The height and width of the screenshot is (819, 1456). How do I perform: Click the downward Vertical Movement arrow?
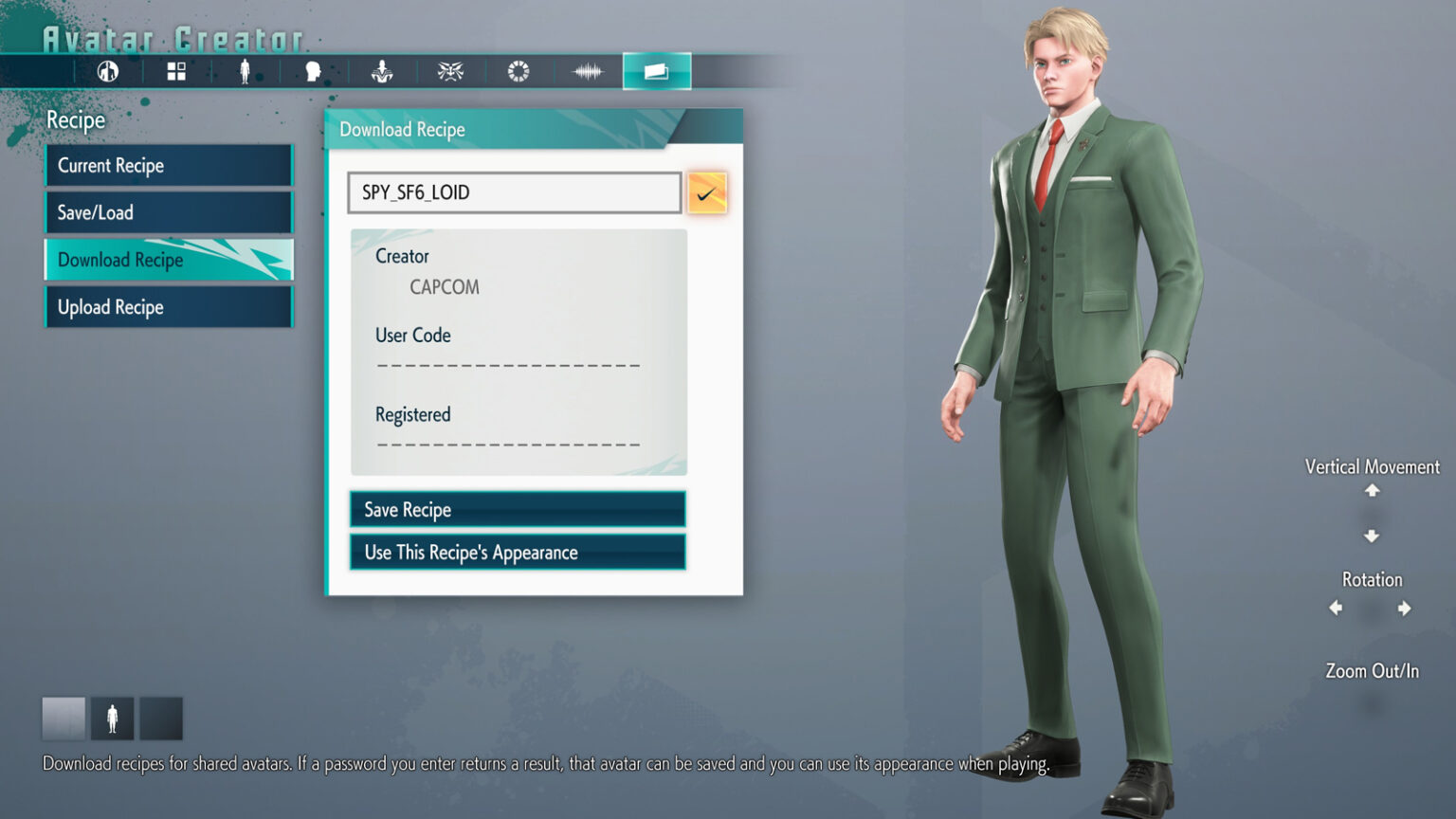point(1371,534)
